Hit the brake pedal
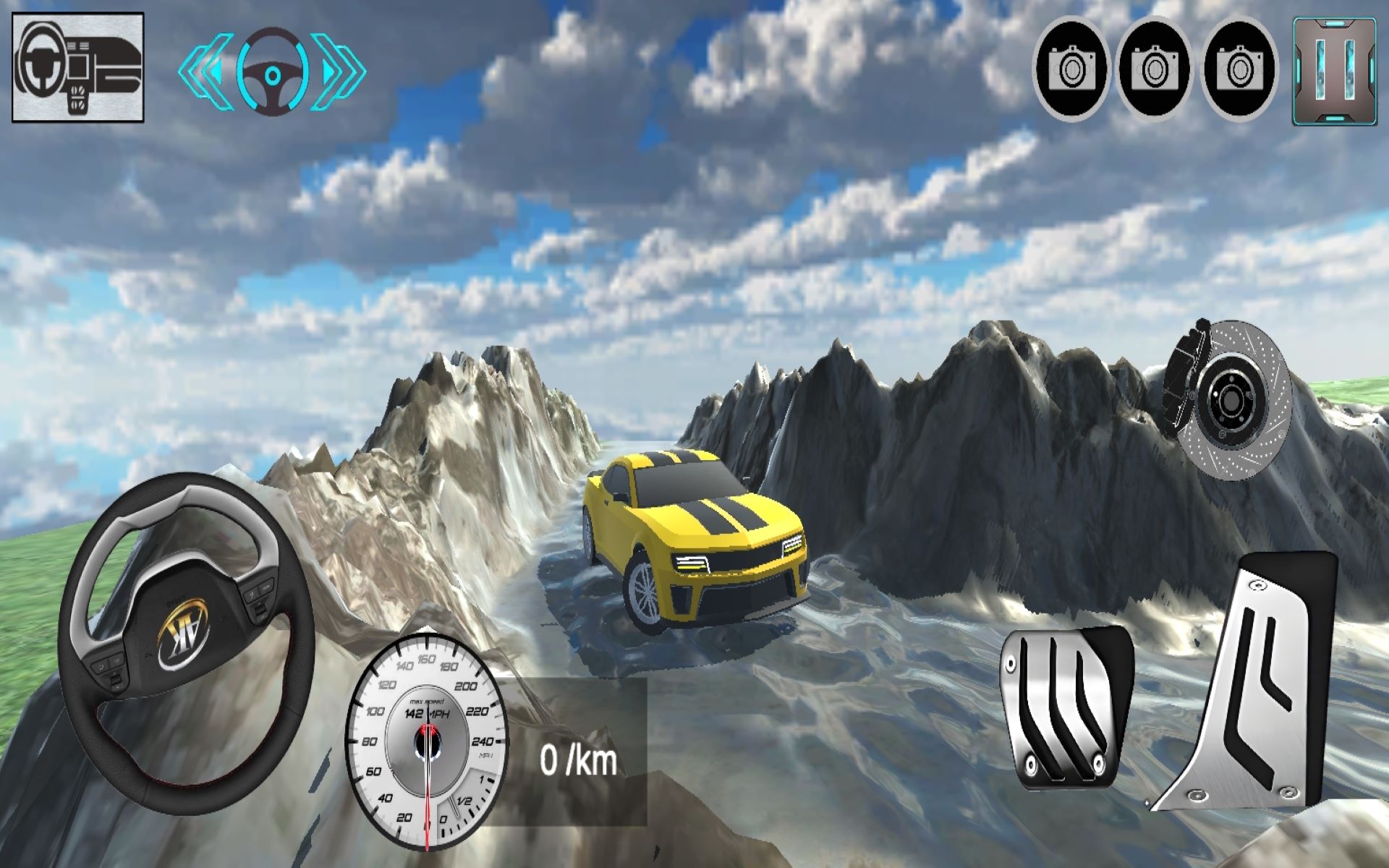The height and width of the screenshot is (868, 1389). pos(1063,707)
